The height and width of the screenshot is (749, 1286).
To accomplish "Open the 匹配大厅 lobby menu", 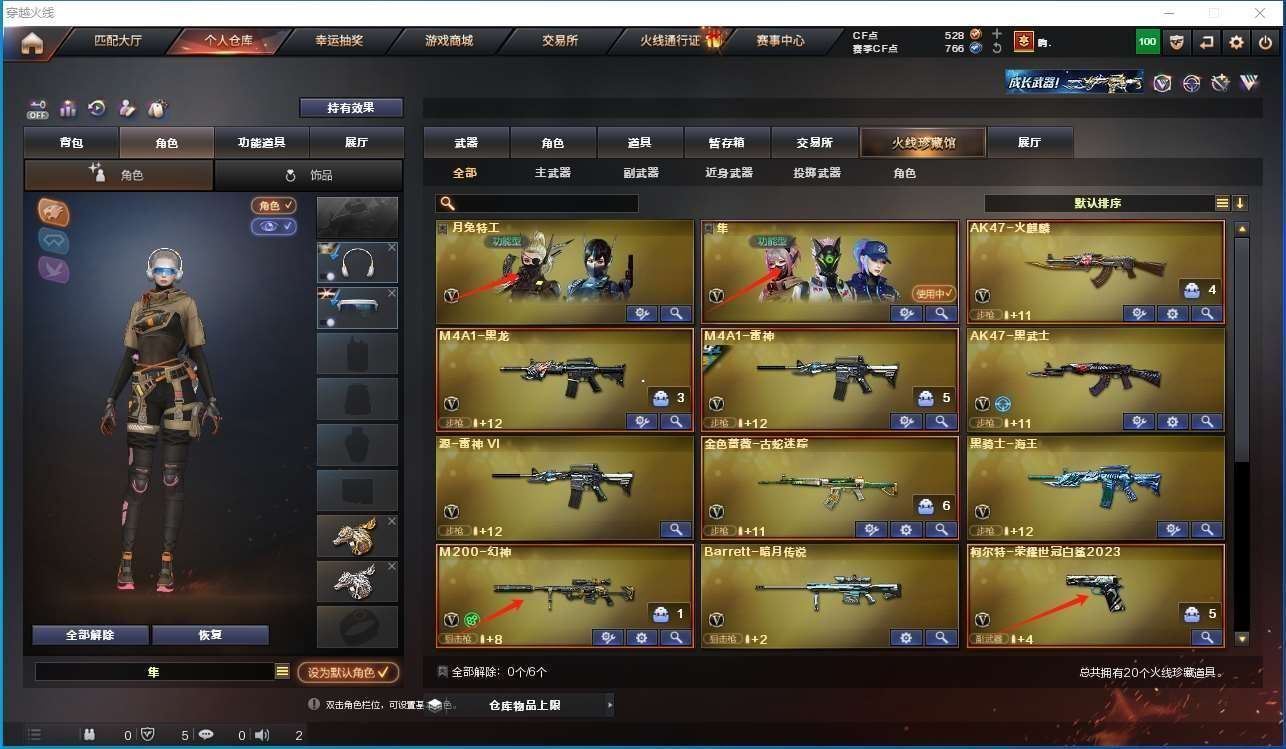I will 118,41.
